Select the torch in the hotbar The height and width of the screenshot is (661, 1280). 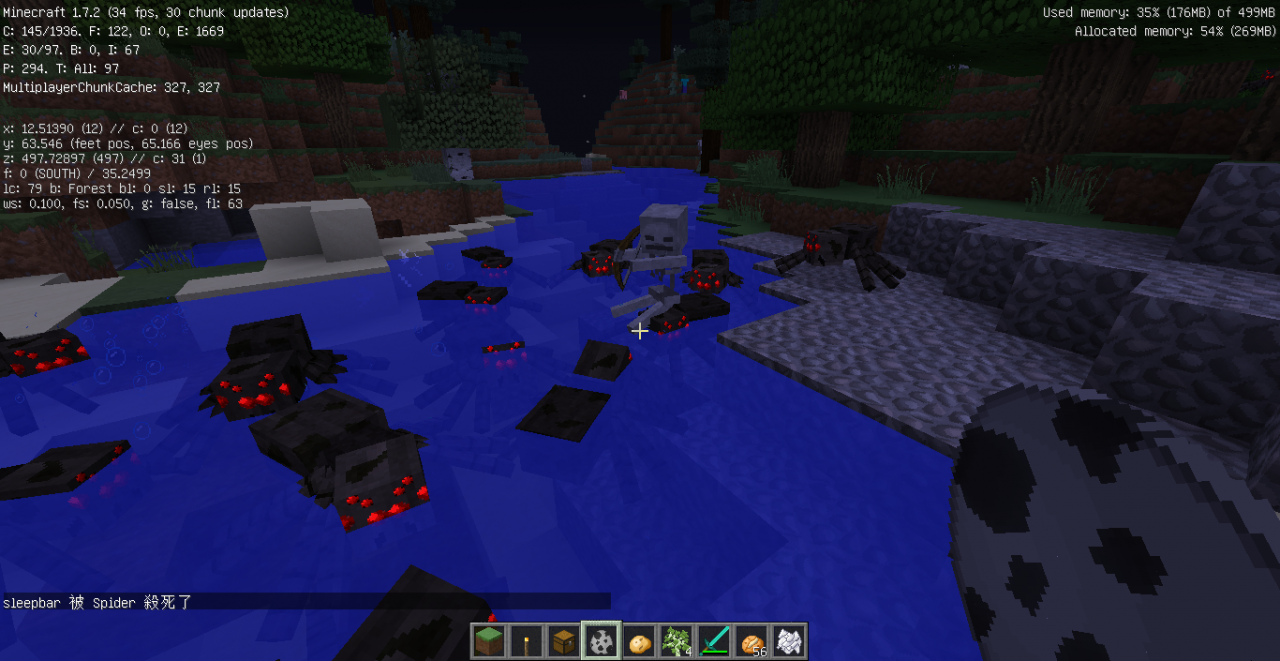[x=527, y=641]
